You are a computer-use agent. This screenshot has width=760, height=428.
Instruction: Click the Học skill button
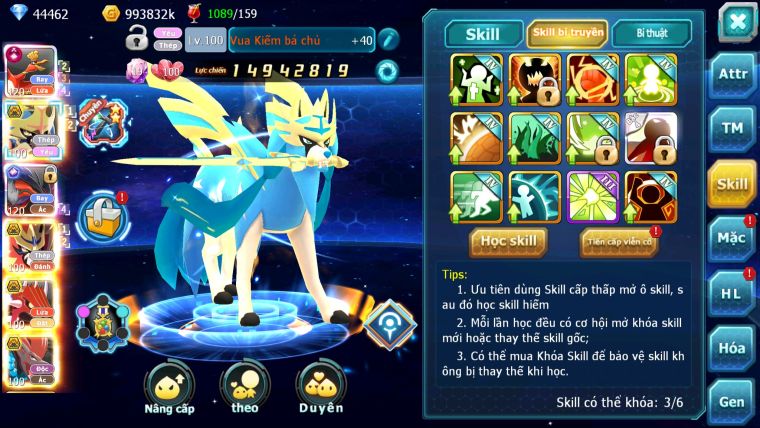click(508, 241)
